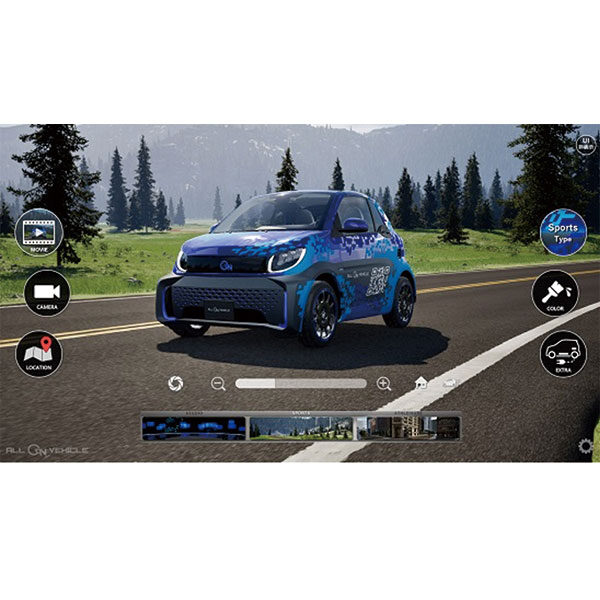This screenshot has width=600, height=600.
Task: Click the CAMERA button
Action: point(47,293)
